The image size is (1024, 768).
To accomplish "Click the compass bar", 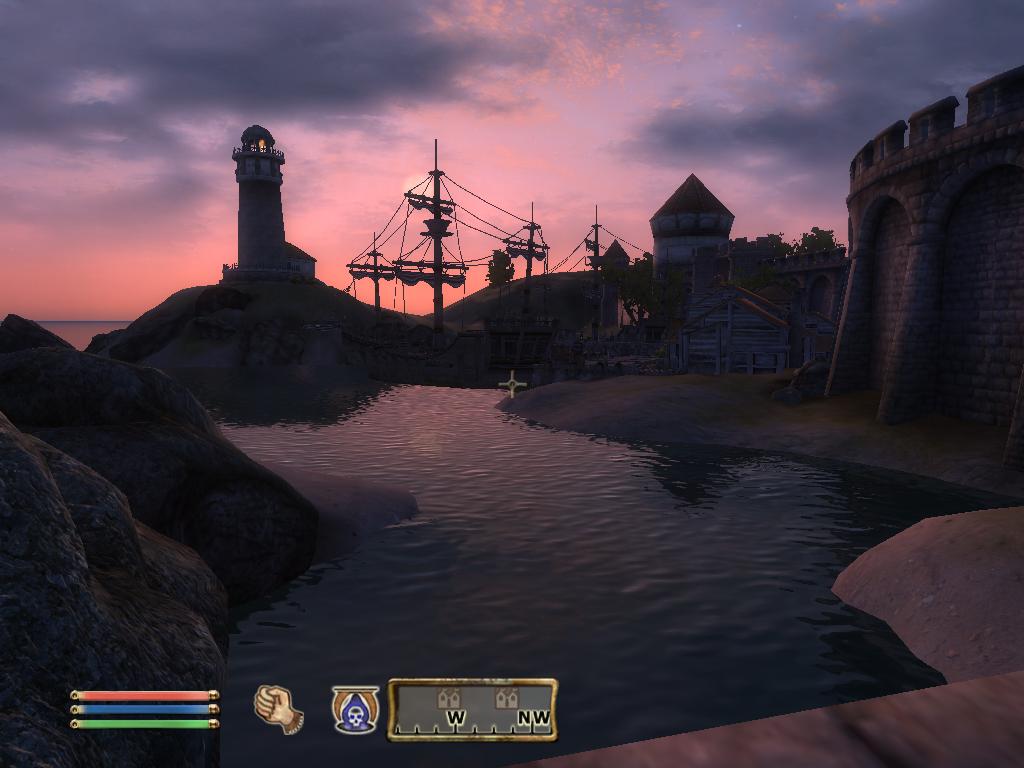I will [472, 710].
